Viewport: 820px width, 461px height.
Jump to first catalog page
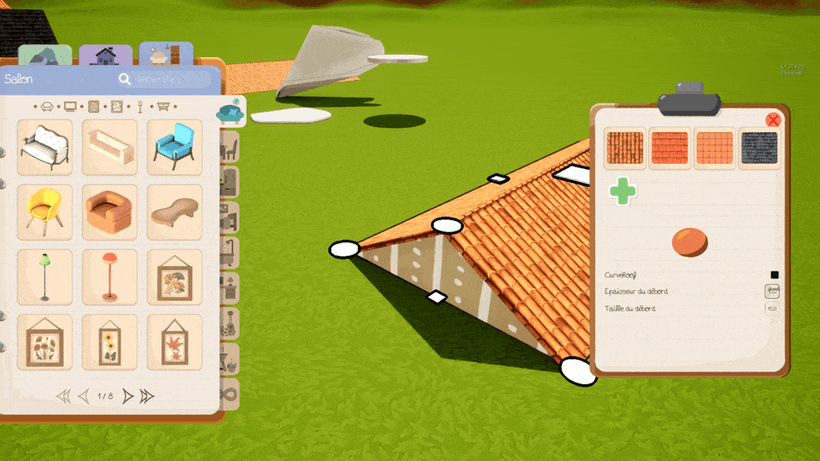pyautogui.click(x=63, y=396)
